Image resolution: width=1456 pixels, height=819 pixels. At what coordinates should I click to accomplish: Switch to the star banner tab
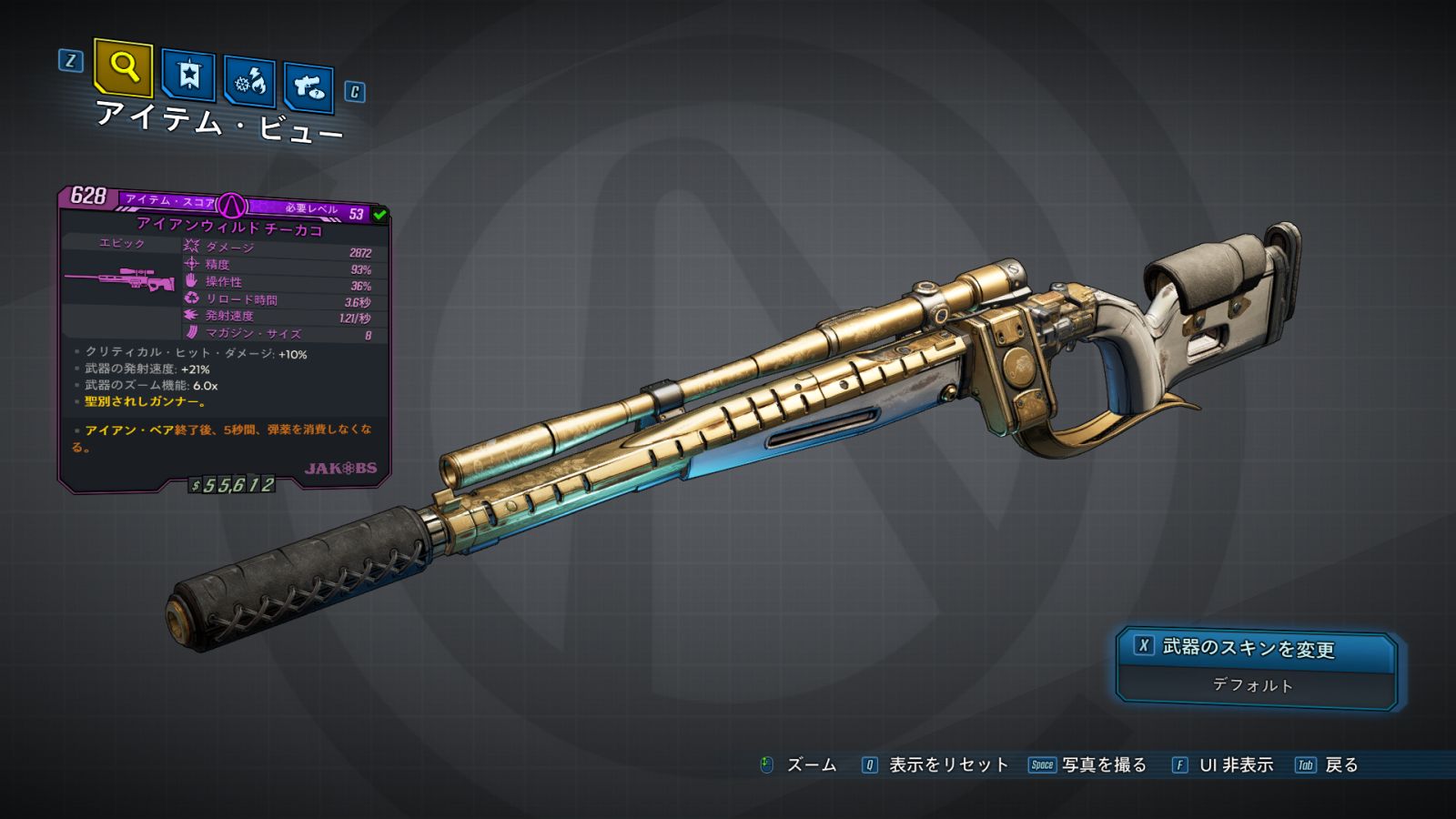[188, 75]
